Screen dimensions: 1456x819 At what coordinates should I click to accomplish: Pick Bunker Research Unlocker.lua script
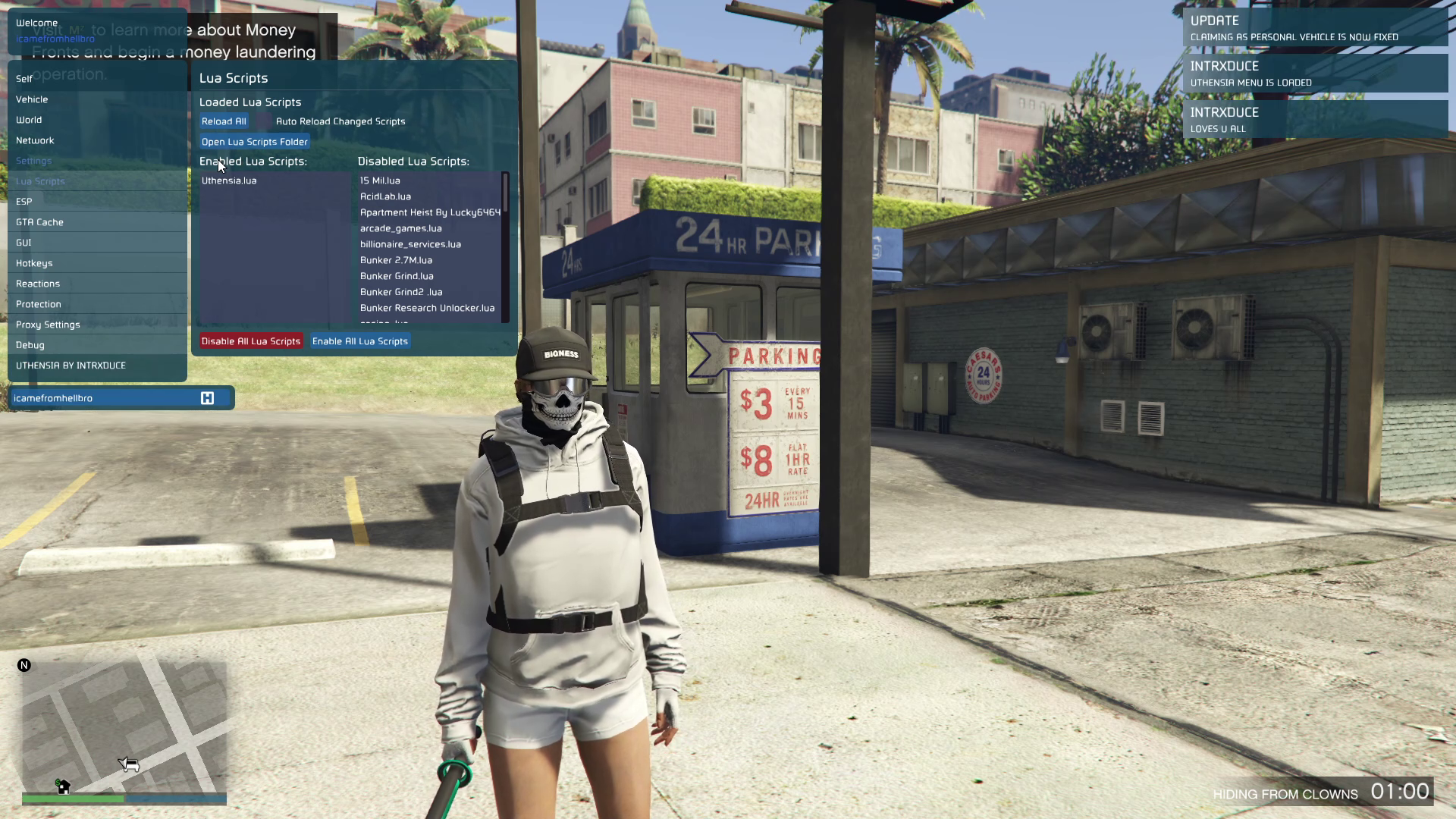[427, 308]
